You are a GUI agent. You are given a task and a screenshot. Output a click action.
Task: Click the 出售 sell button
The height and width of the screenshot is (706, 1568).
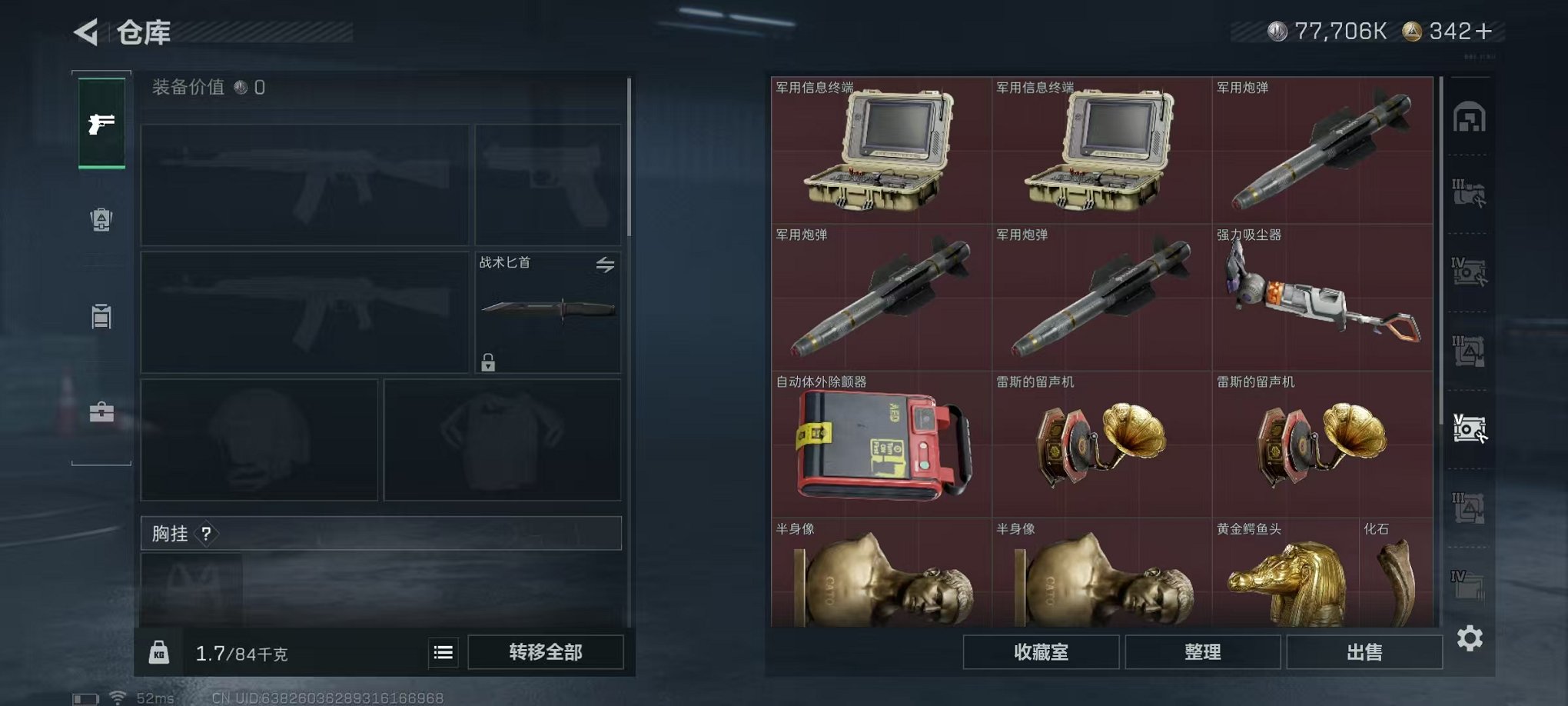1364,651
